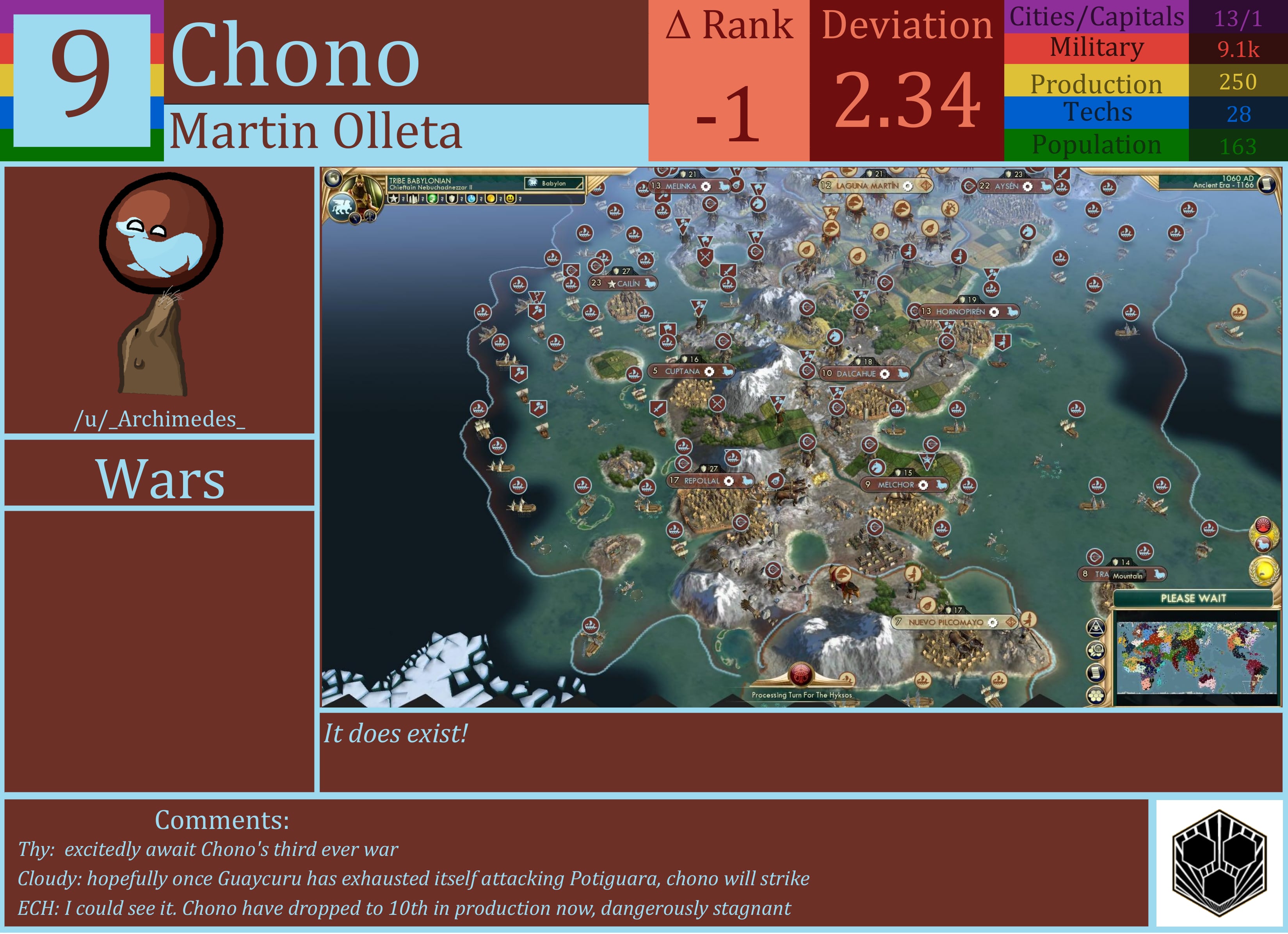Click the happiness smiley icon in the top bar
This screenshot has height=934, width=1288.
pos(510,200)
